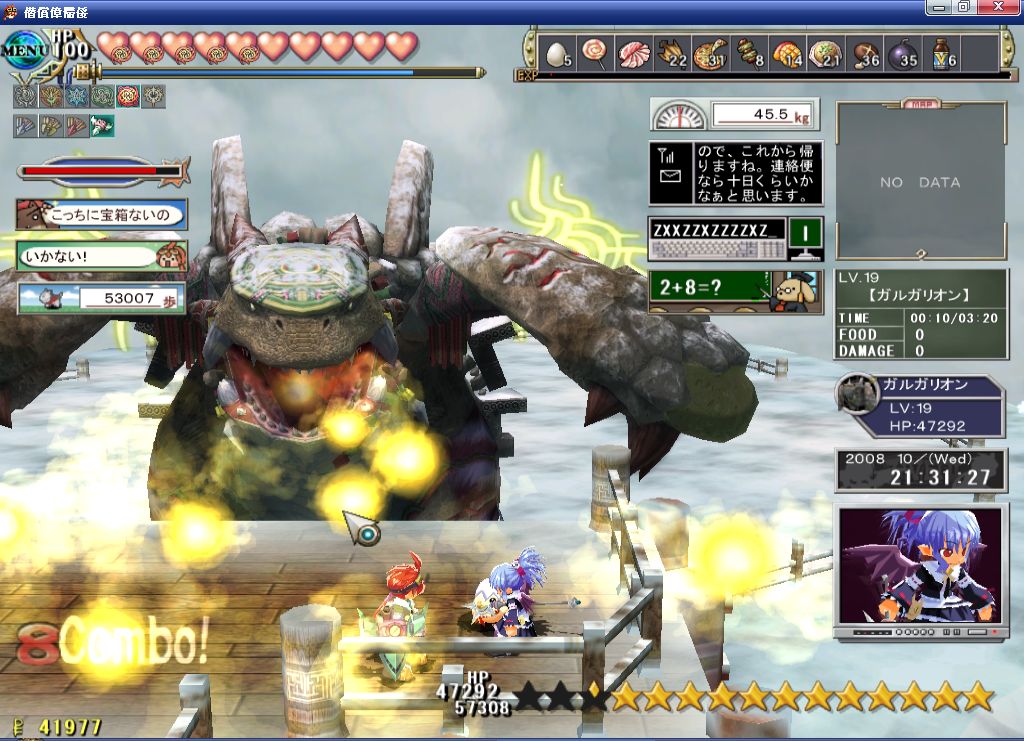Select the 2+8 math quiz blackboard

click(x=735, y=290)
